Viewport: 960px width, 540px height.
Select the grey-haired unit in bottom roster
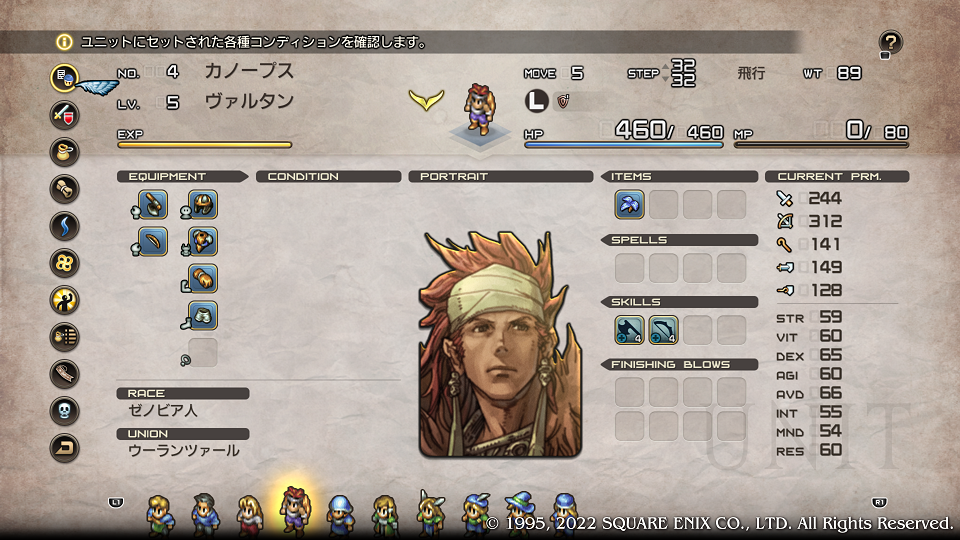point(204,514)
